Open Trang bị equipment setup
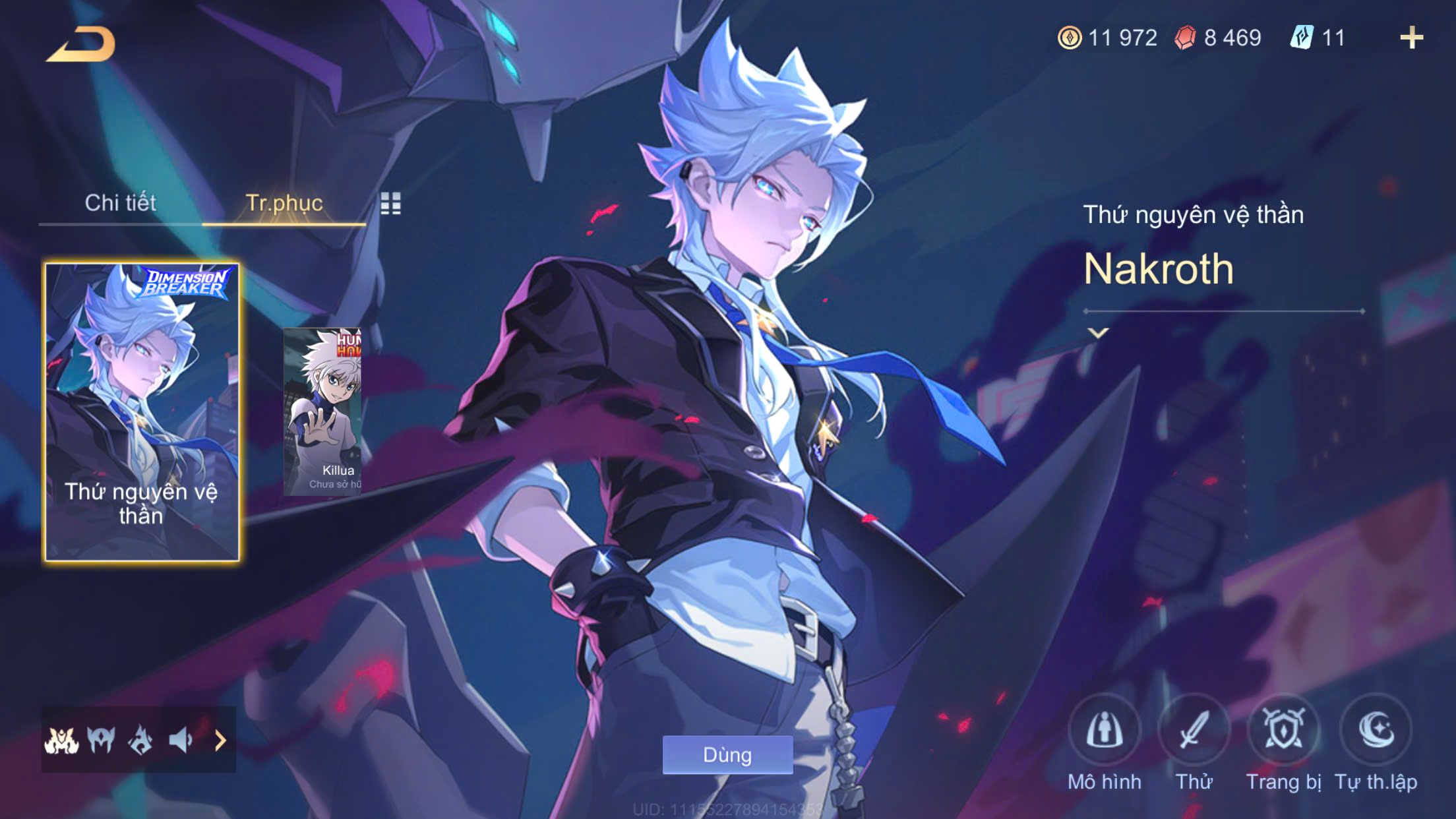 pyautogui.click(x=1283, y=731)
